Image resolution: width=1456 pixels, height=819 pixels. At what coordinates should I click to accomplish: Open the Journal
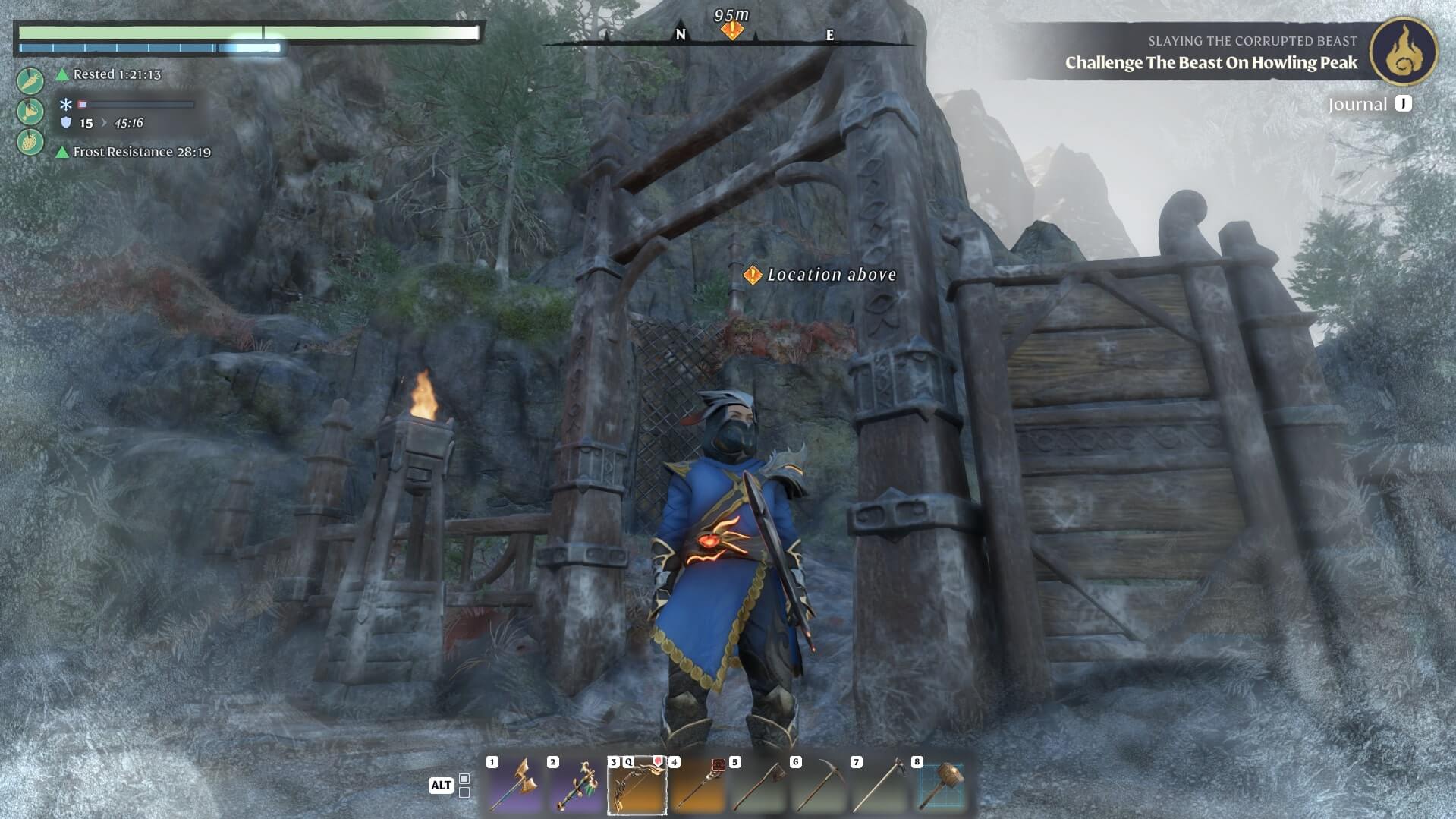1369,104
